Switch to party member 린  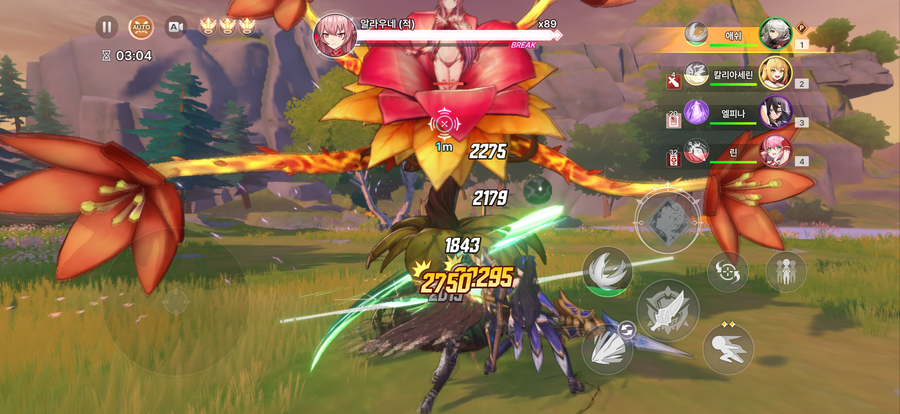[775, 150]
